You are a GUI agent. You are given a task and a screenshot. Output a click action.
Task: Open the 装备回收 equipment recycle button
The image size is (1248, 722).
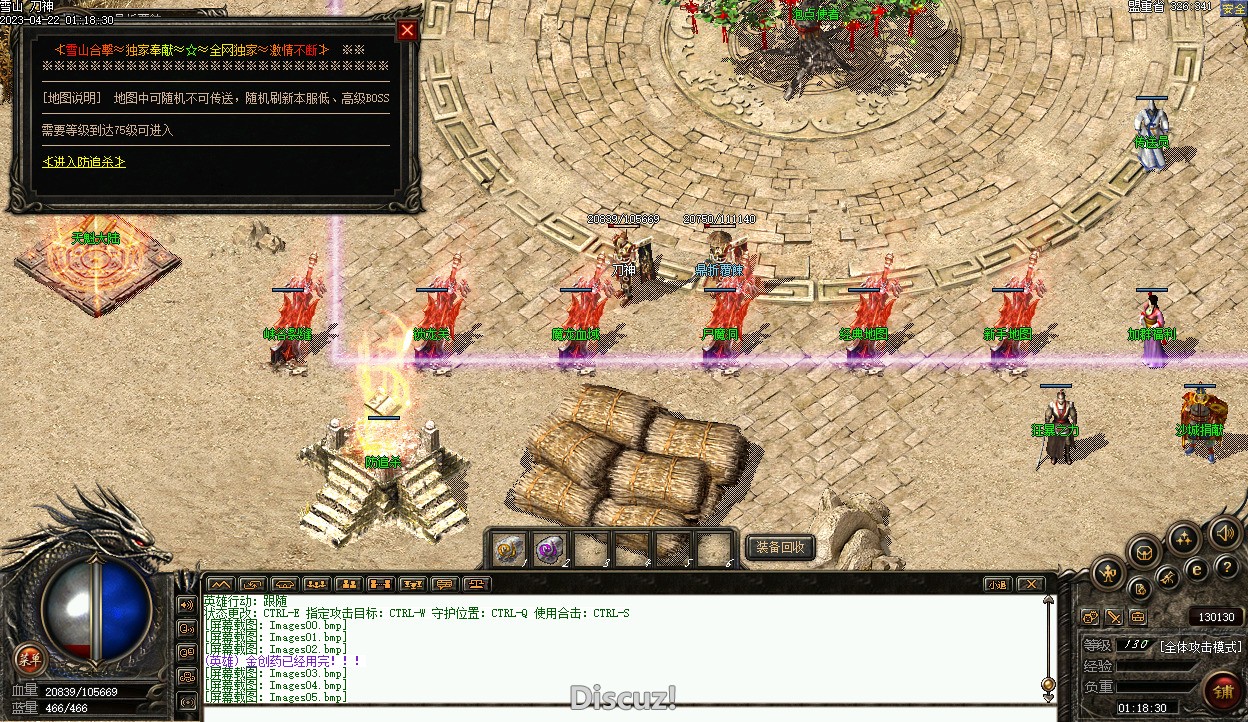[x=780, y=547]
